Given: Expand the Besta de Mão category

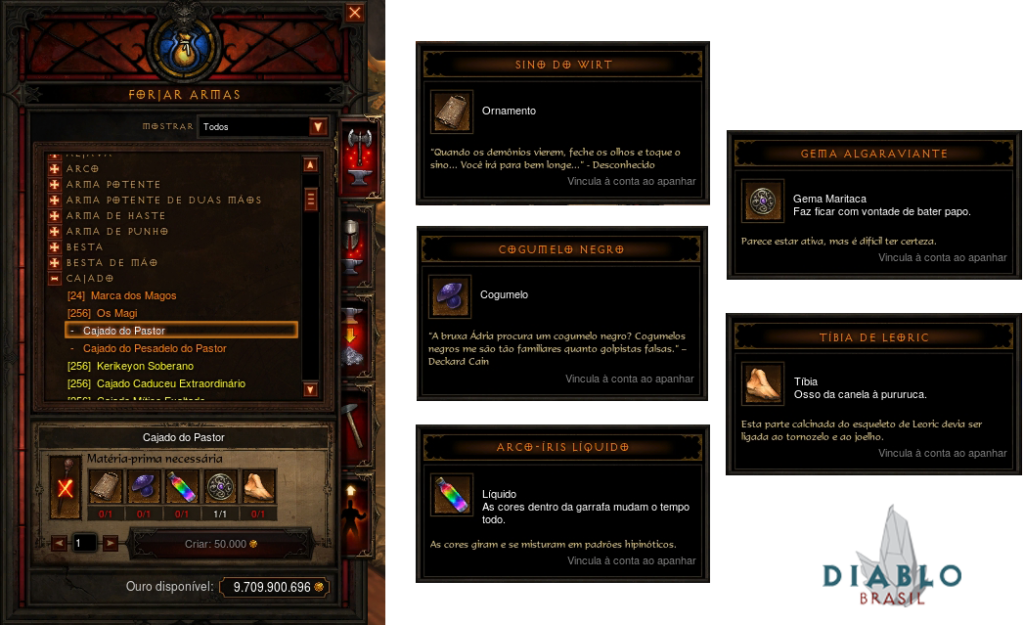Looking at the screenshot, I should (55, 262).
